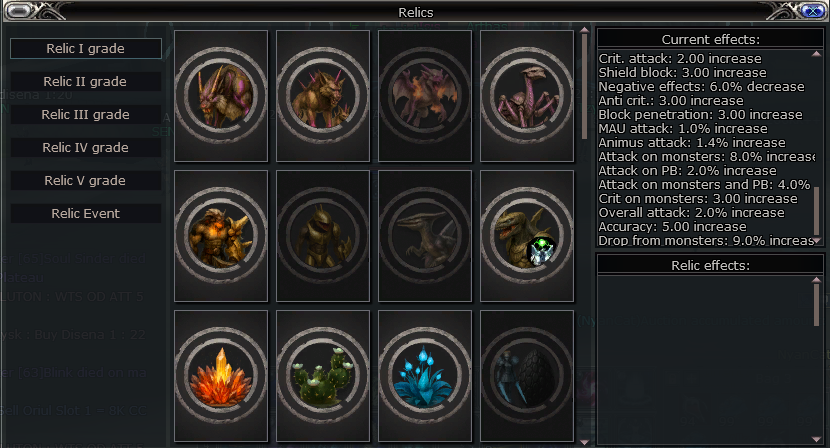Viewport: 830px width, 448px height.
Task: Switch to Relic I grade tab
Action: tap(86, 48)
